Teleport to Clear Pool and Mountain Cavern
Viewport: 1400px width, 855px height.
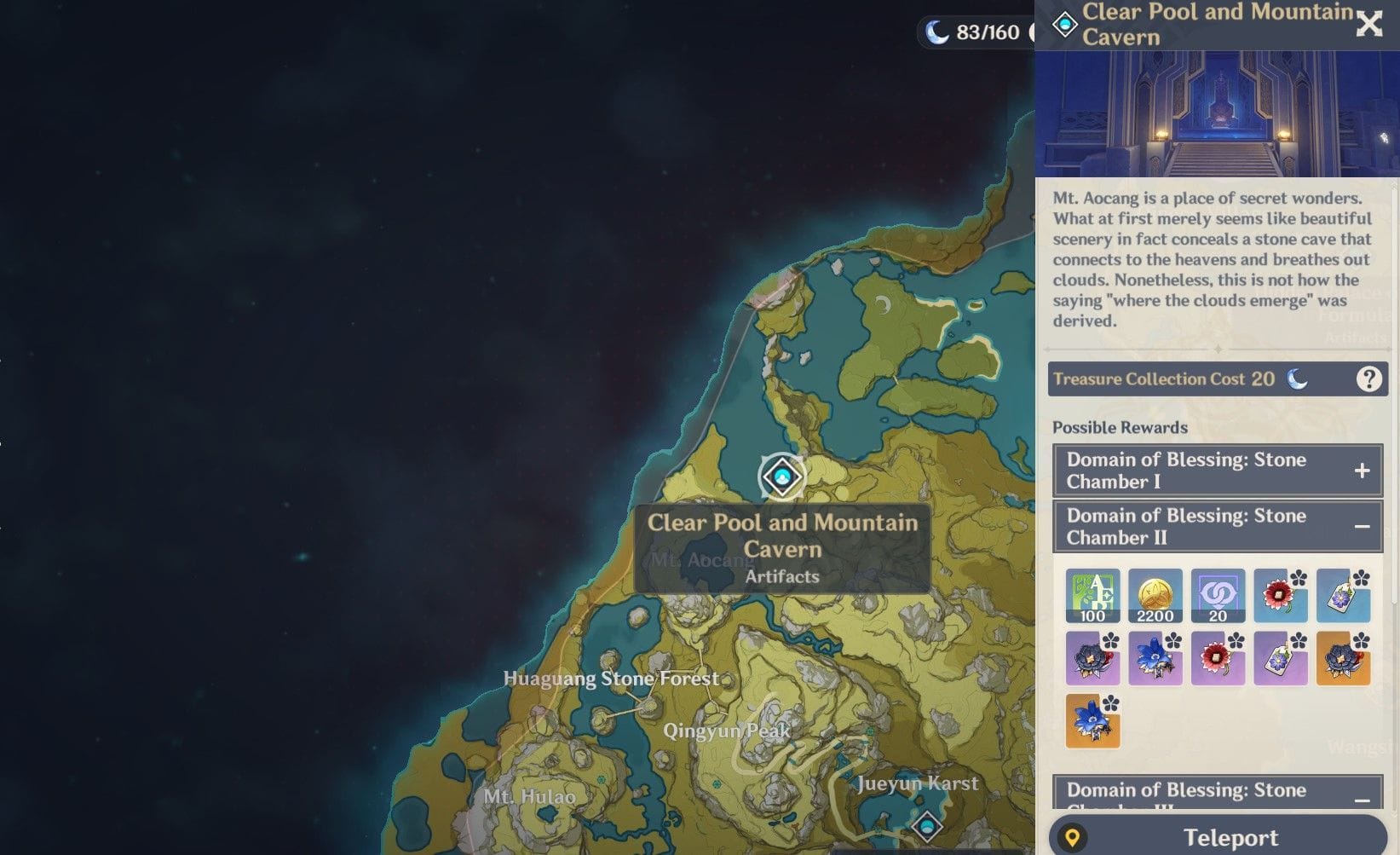tap(1218, 837)
